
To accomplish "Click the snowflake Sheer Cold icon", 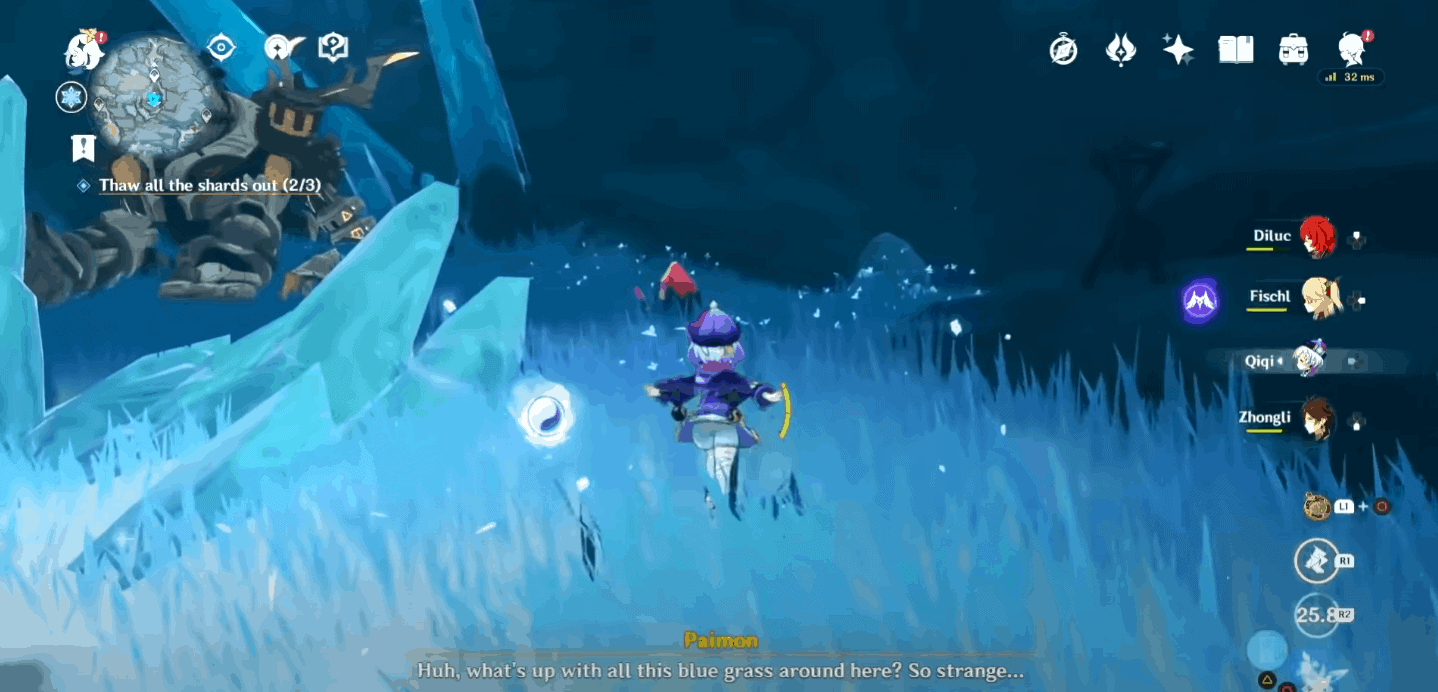I will [71, 97].
